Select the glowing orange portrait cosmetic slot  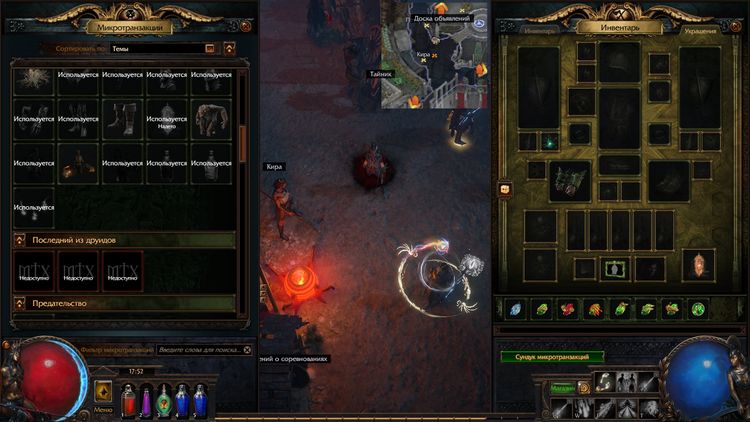click(698, 265)
